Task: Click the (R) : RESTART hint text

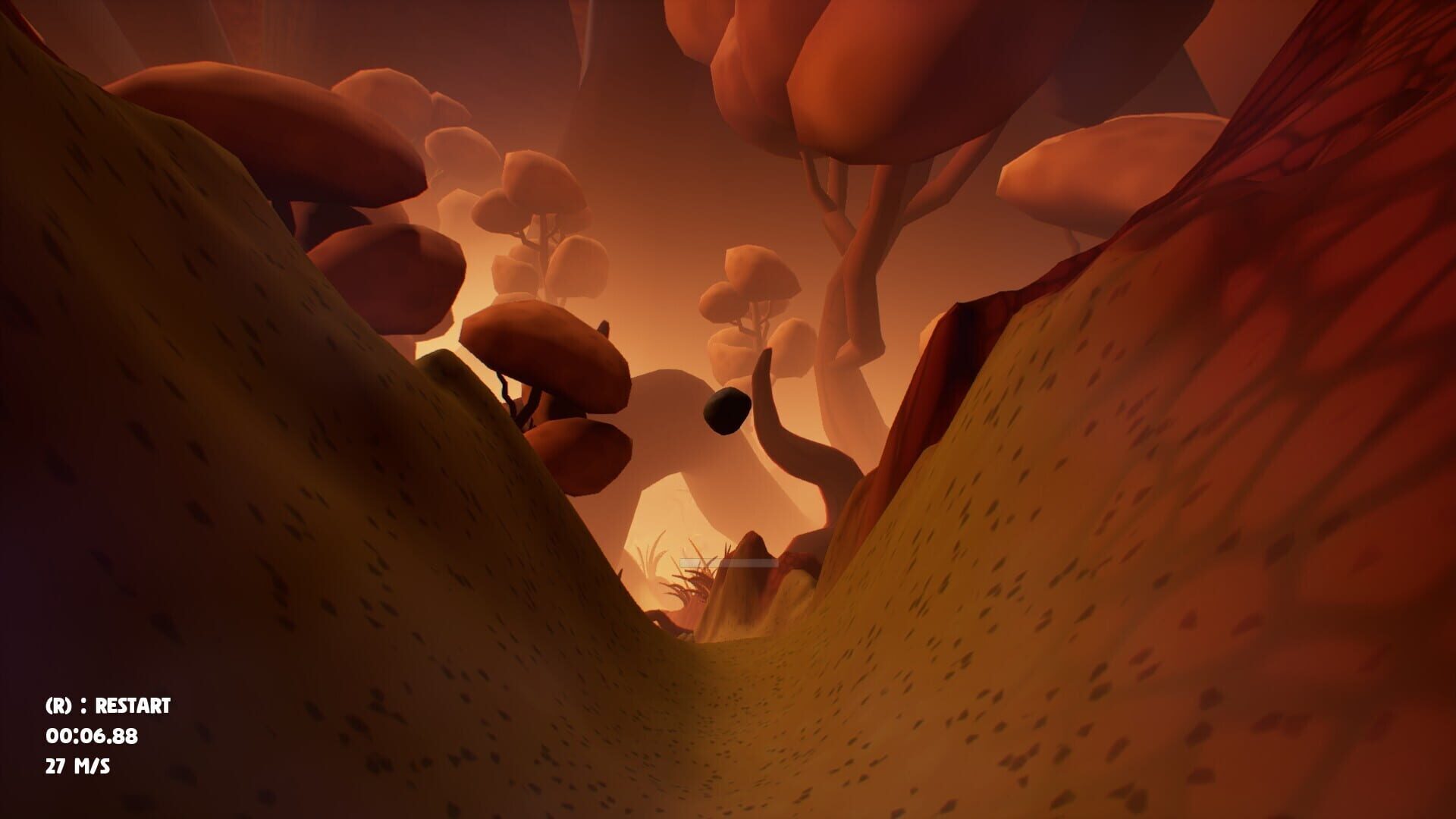Action: click(108, 707)
